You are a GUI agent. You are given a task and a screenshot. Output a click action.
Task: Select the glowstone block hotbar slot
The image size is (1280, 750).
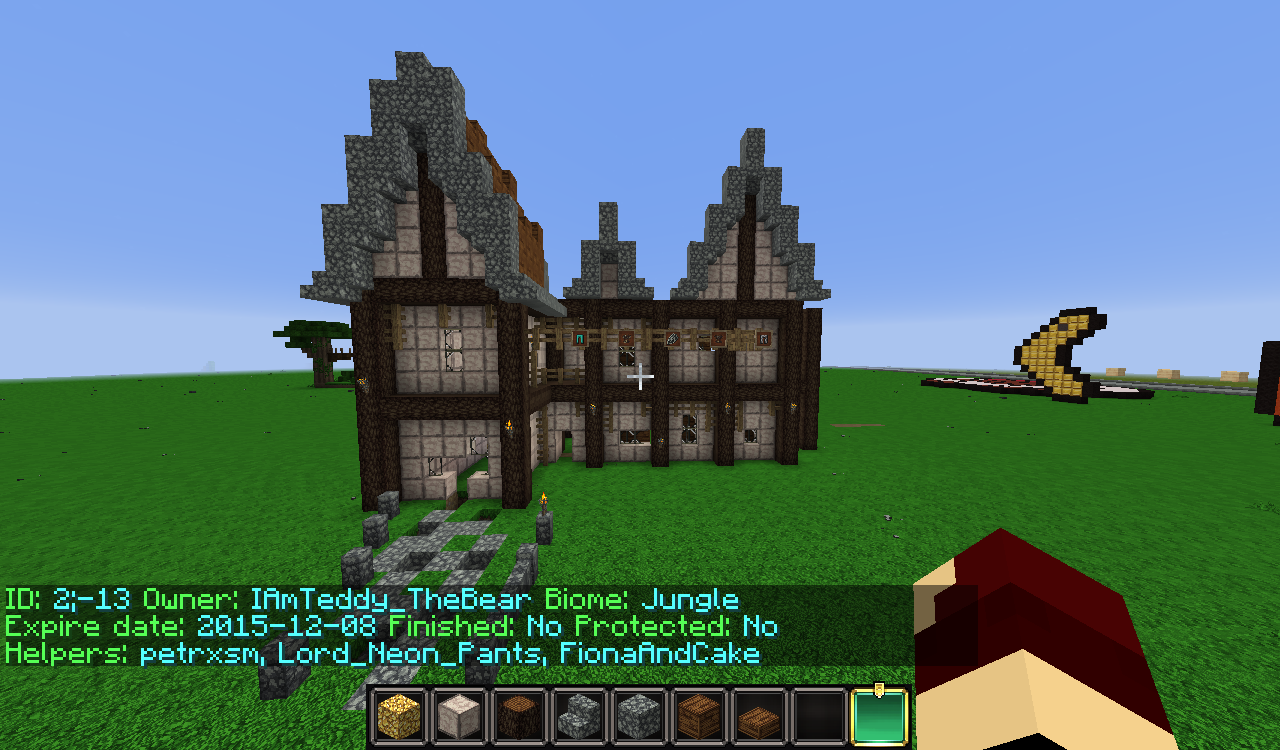pyautogui.click(x=399, y=716)
